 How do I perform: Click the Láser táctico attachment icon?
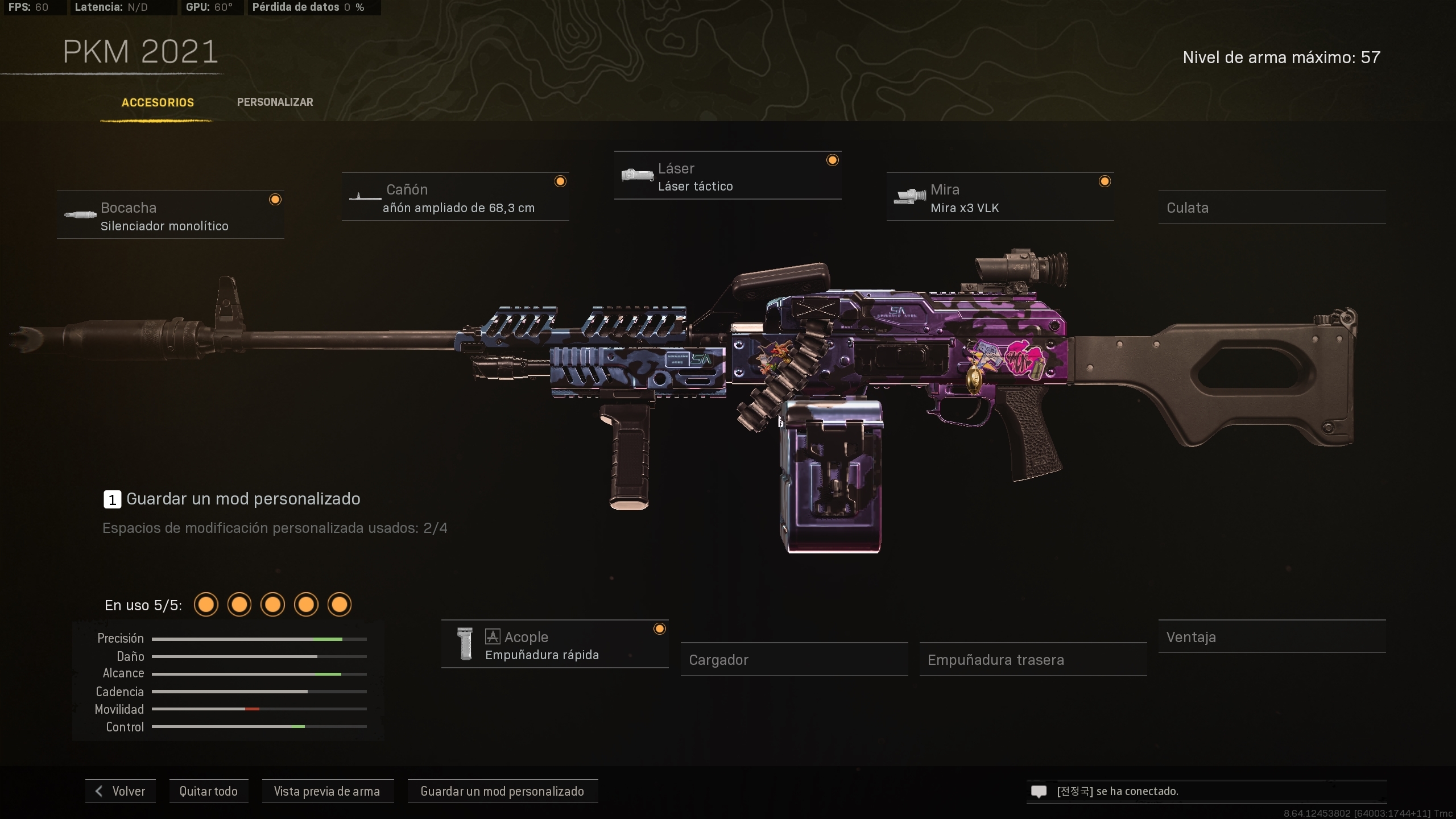(x=637, y=175)
